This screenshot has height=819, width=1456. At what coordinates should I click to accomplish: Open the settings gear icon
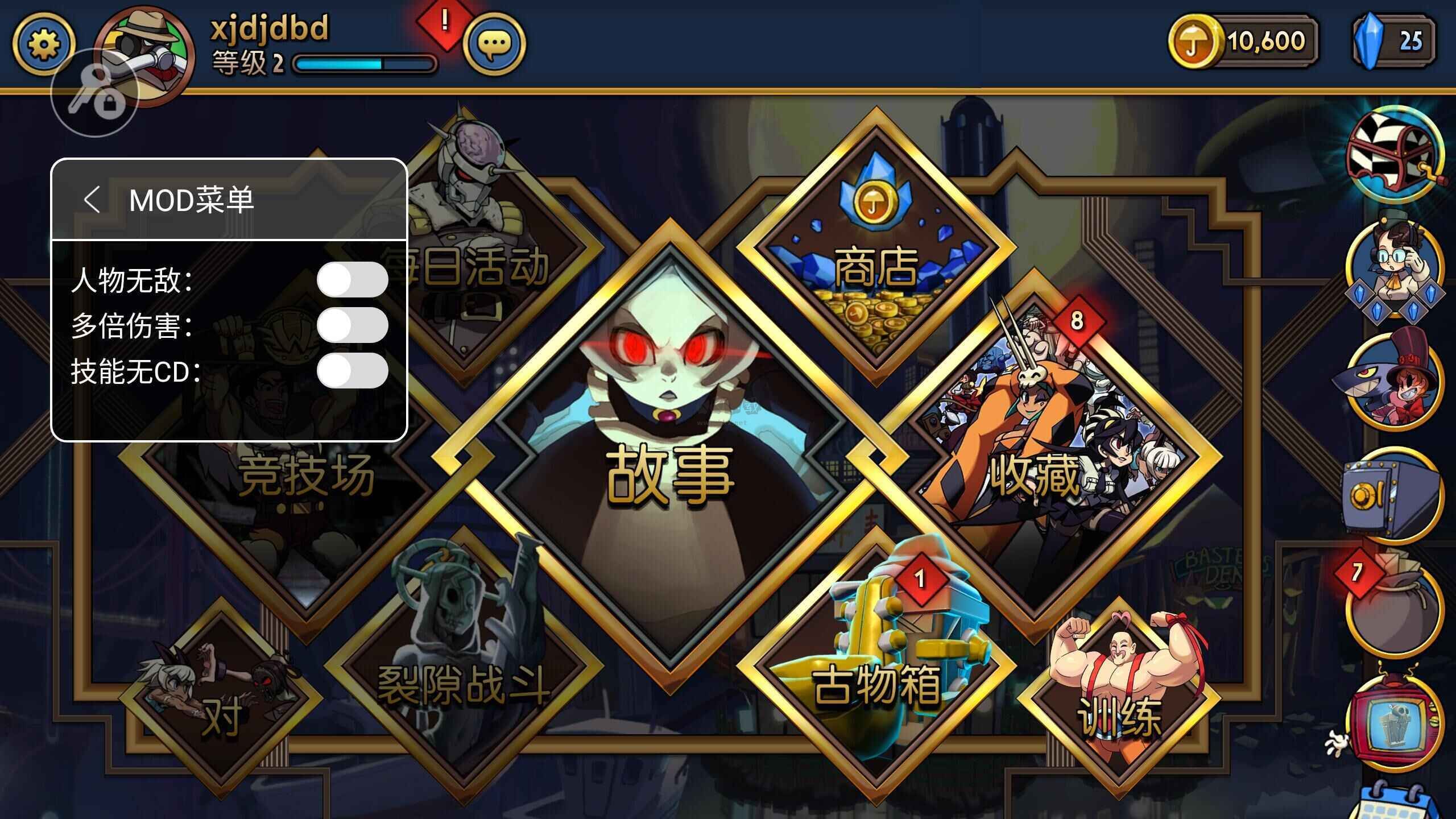[x=43, y=43]
